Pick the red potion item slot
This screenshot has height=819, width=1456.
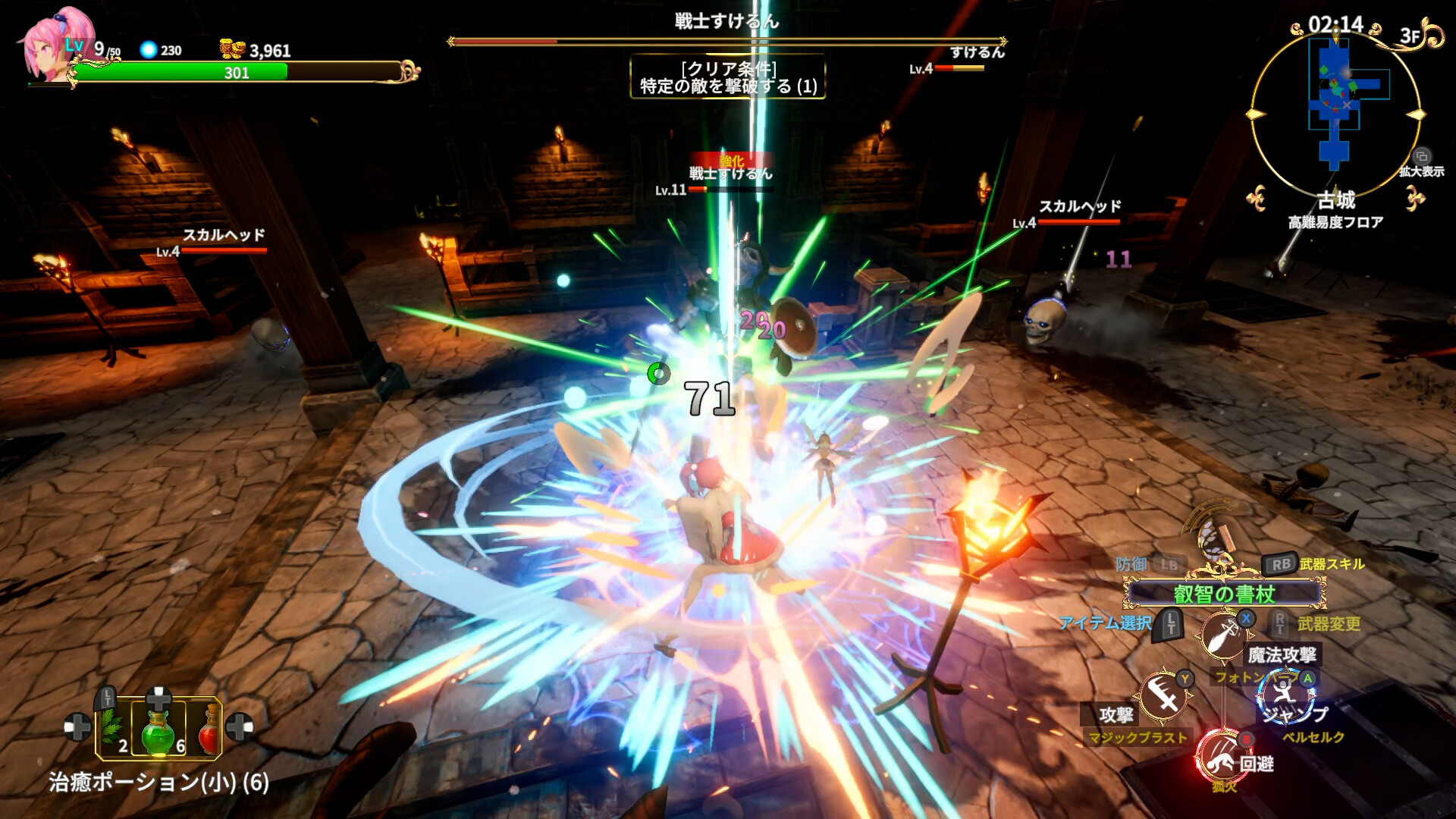point(206,729)
